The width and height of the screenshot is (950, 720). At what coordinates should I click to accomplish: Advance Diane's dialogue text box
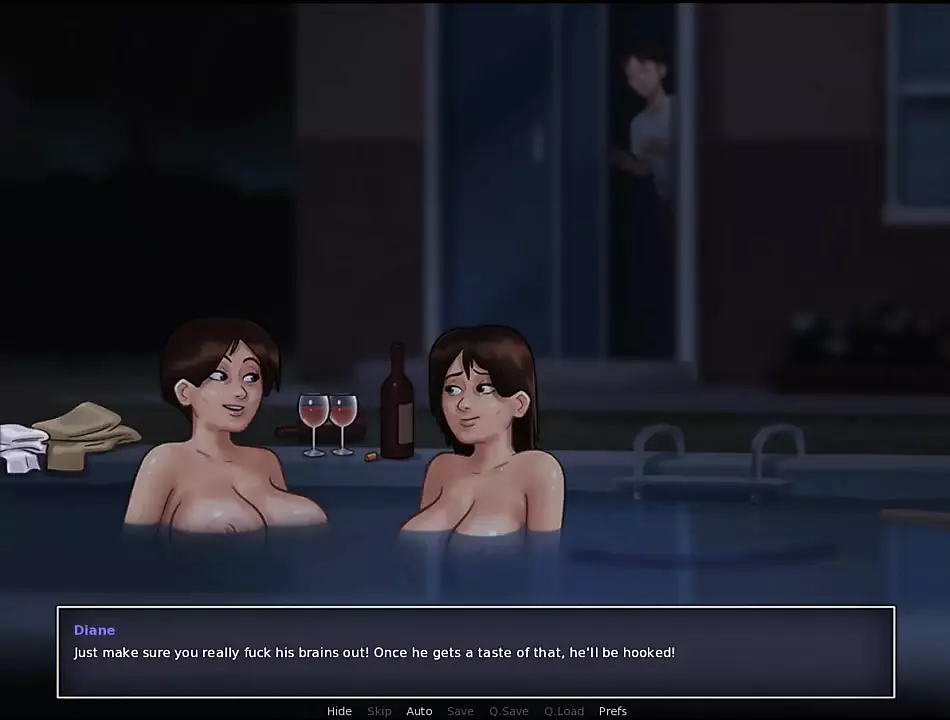pyautogui.click(x=475, y=652)
